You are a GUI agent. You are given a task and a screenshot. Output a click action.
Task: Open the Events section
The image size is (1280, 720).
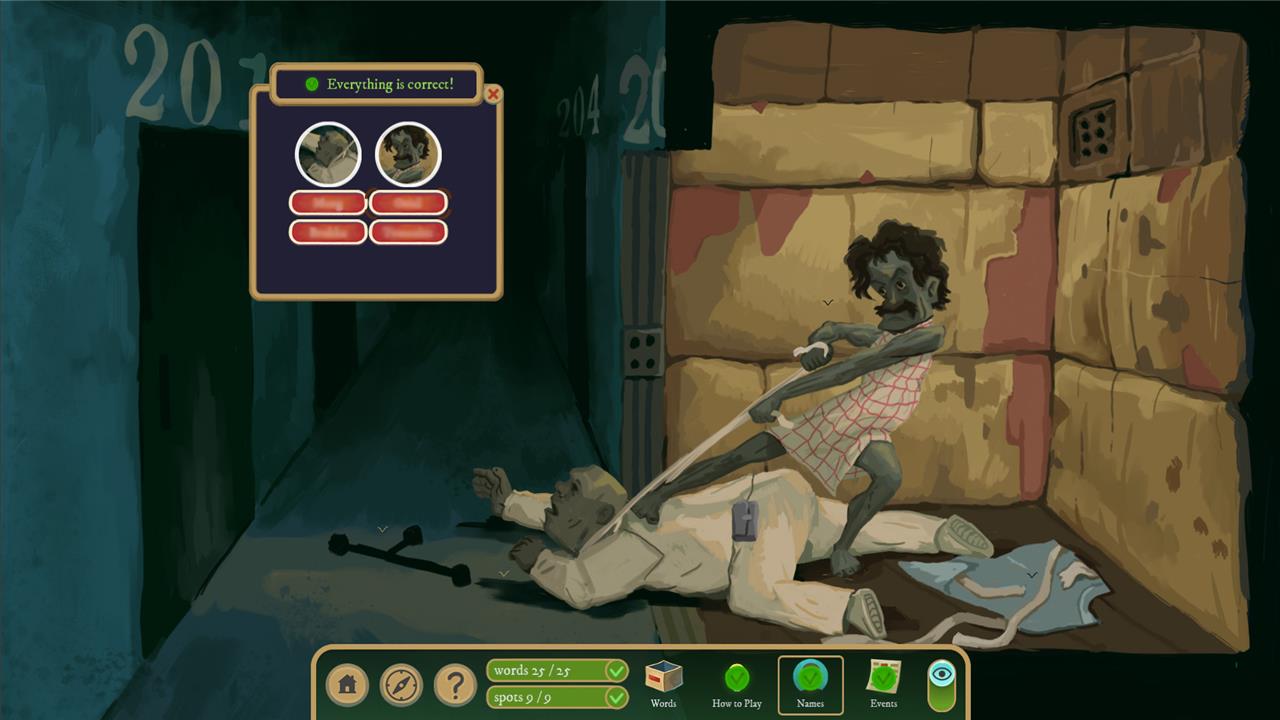point(884,684)
